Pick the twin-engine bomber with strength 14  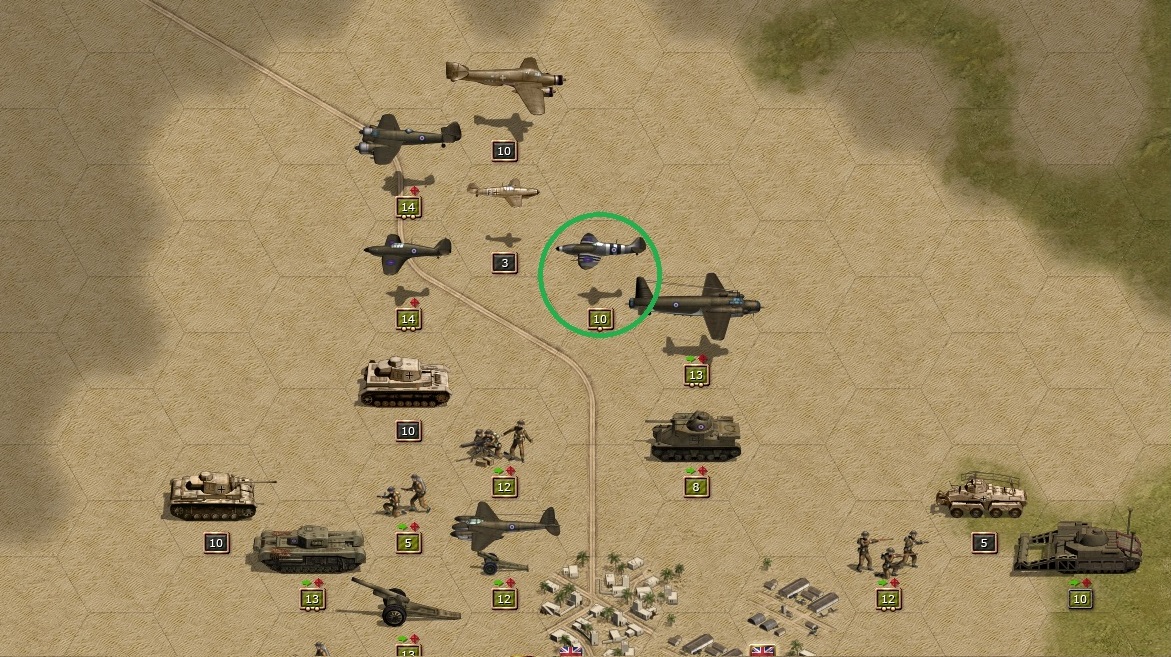point(408,138)
